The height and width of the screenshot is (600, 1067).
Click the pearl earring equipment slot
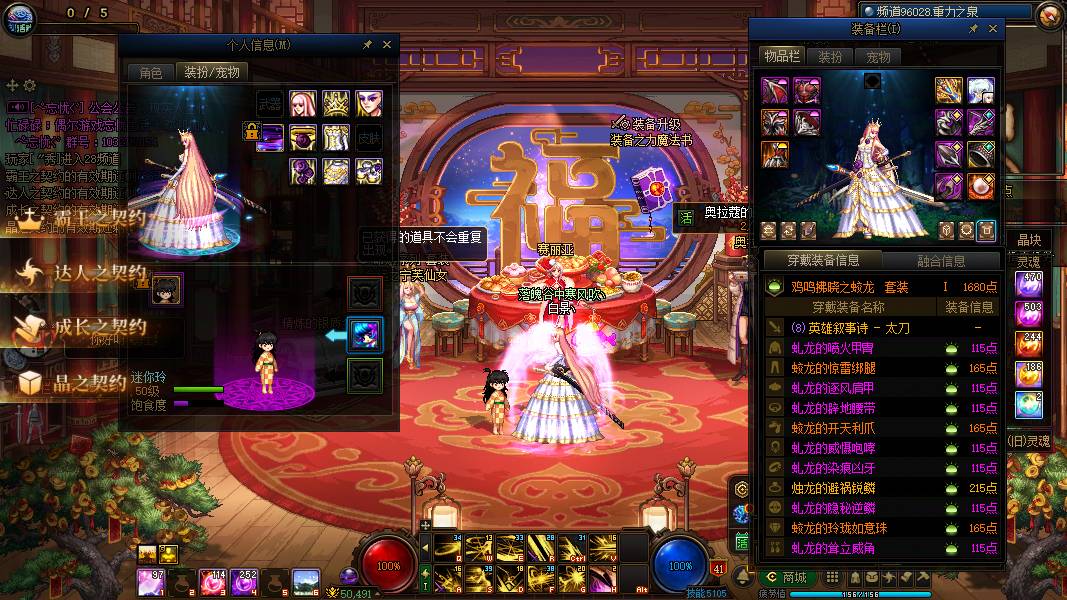tap(982, 185)
